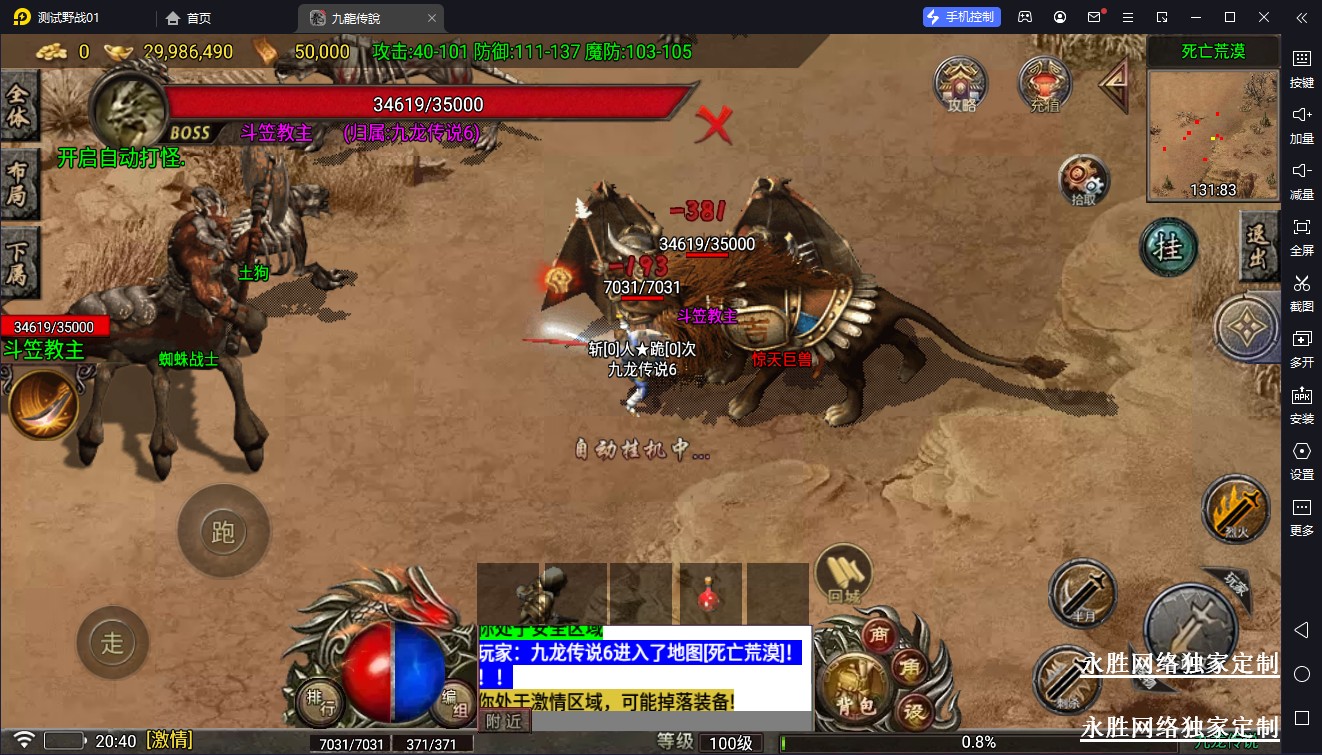
Task: Open the 布局 layout button
Action: tap(19, 183)
